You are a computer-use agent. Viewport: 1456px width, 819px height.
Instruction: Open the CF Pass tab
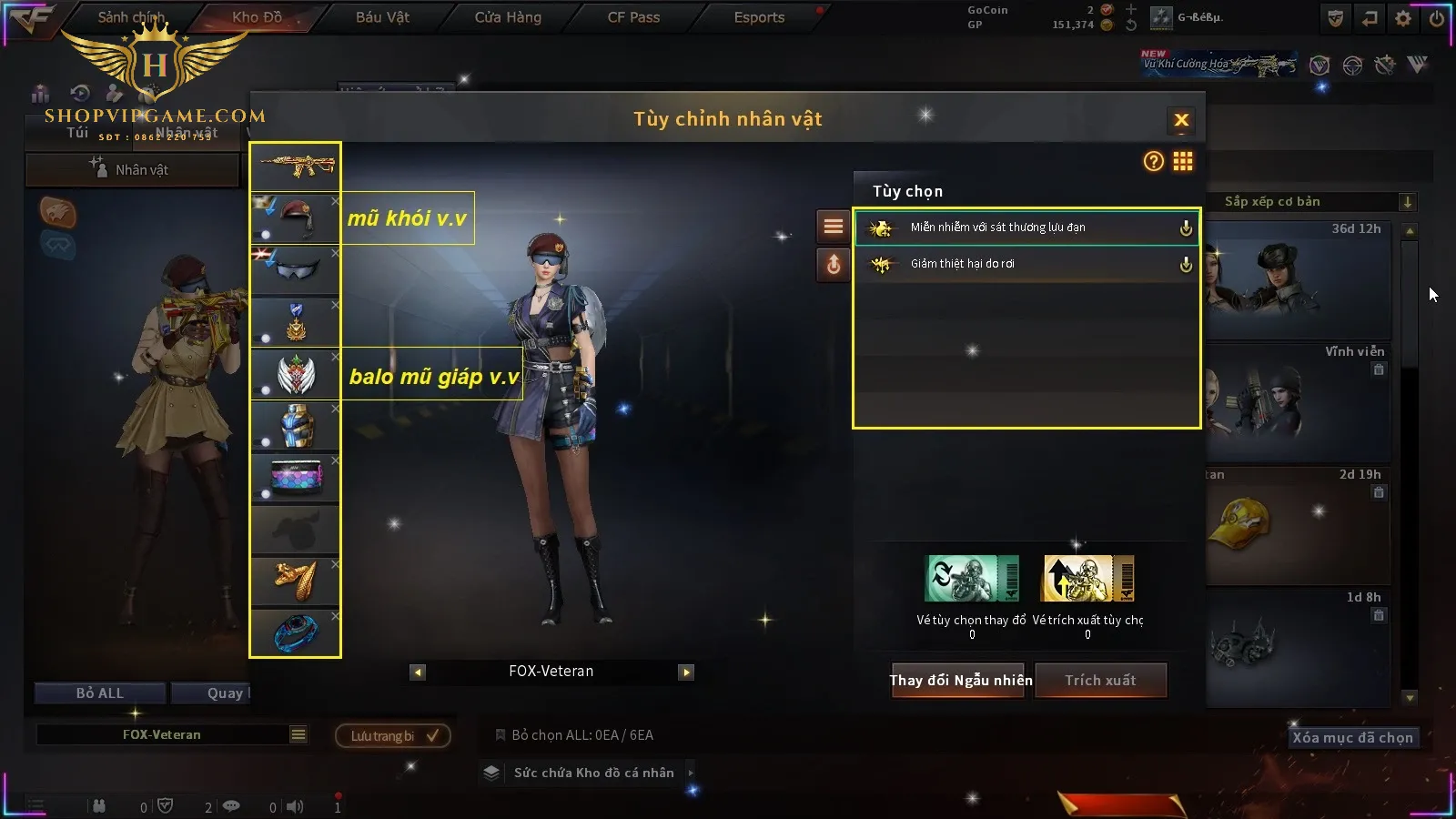(x=633, y=17)
